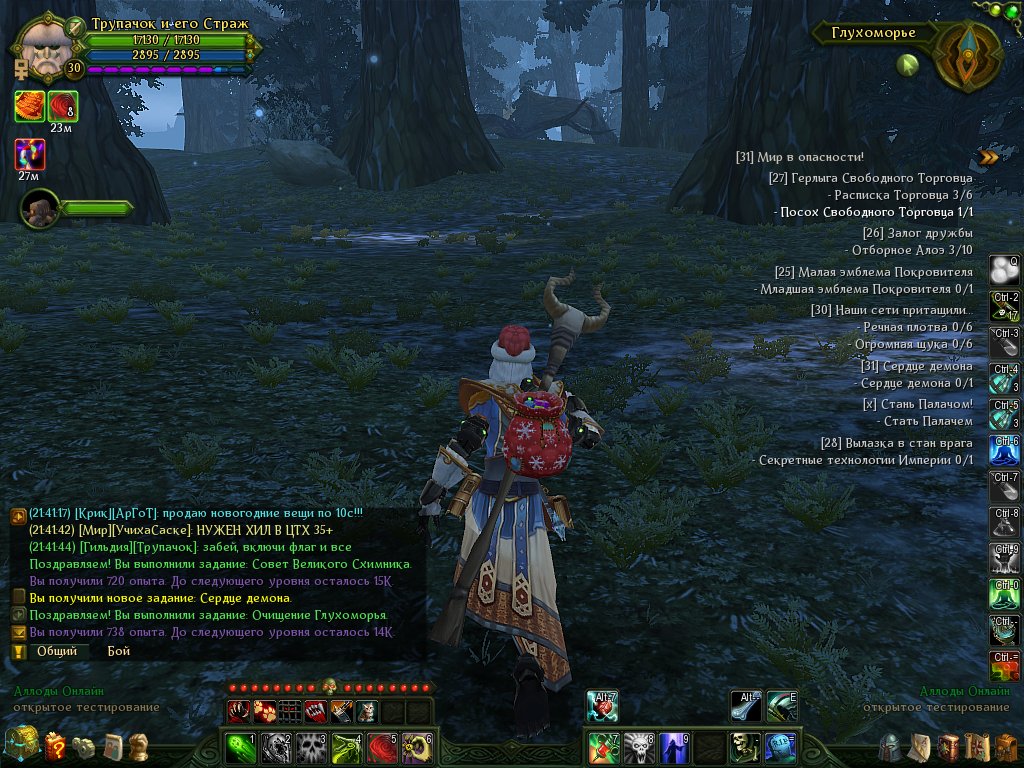1024x768 pixels.
Task: Use the white orbs ability marked Q
Action: [x=1004, y=270]
